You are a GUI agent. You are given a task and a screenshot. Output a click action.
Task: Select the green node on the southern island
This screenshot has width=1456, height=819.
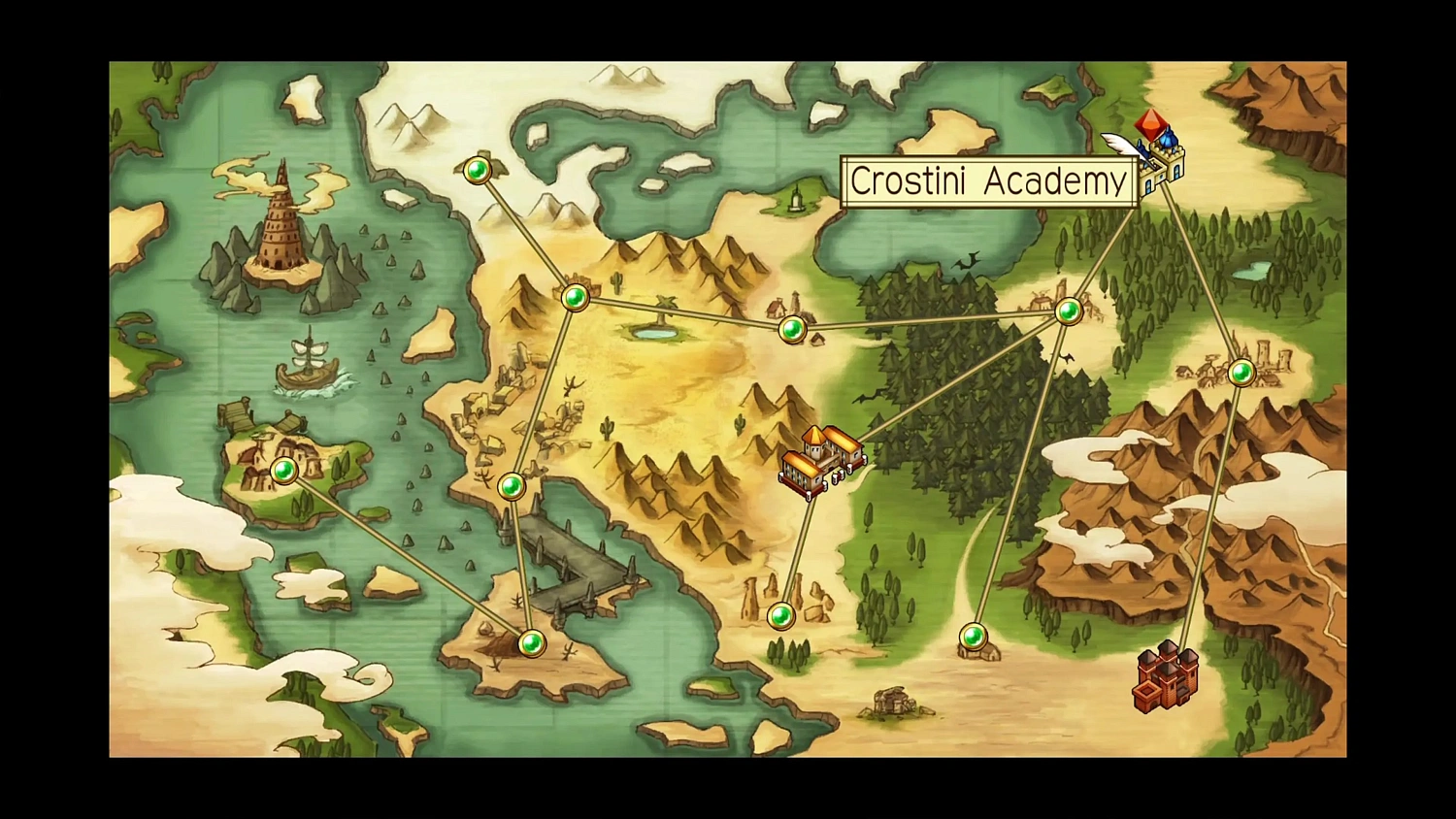pyautogui.click(x=531, y=642)
